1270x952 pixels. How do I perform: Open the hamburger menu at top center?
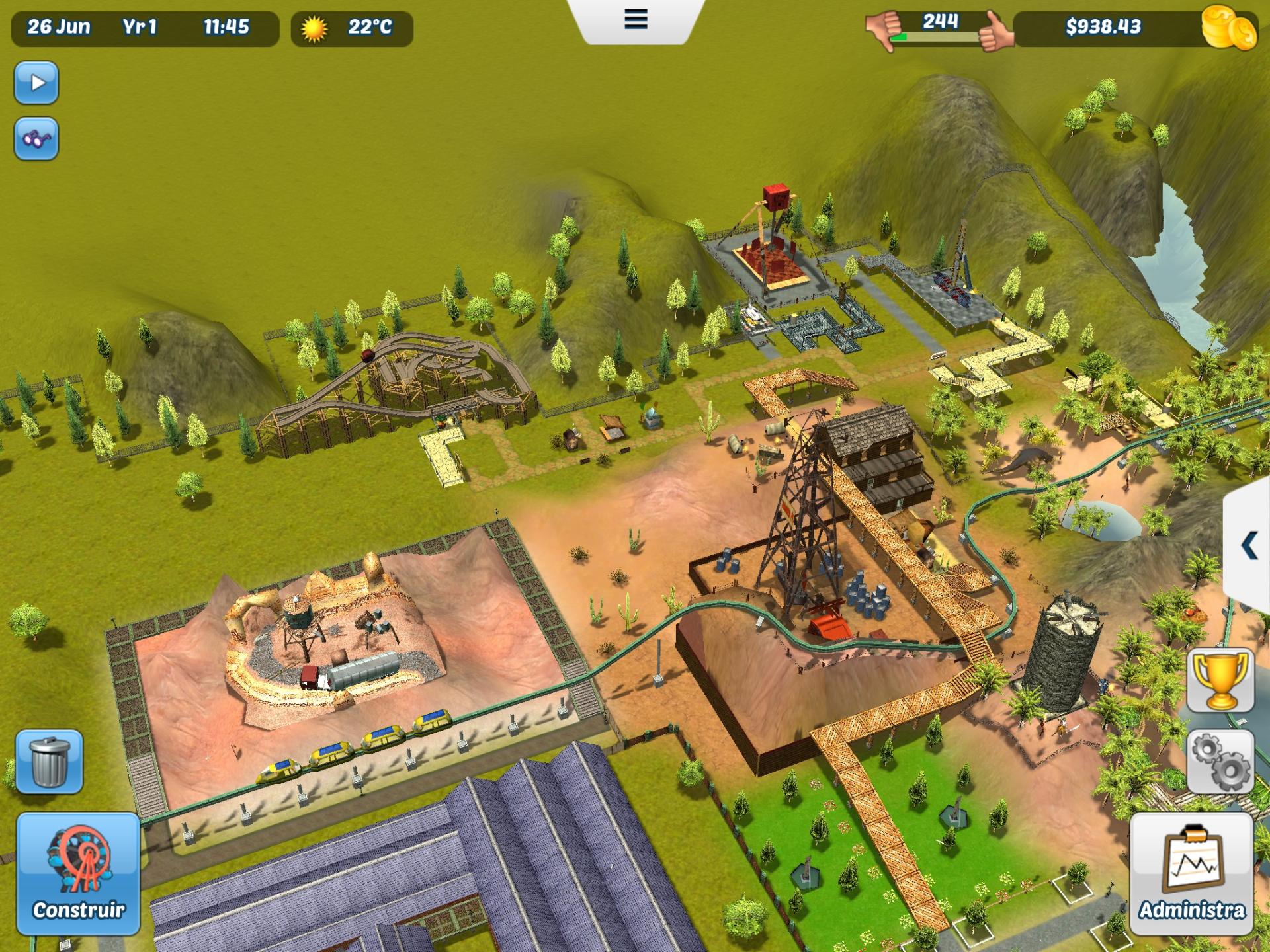pos(635,20)
